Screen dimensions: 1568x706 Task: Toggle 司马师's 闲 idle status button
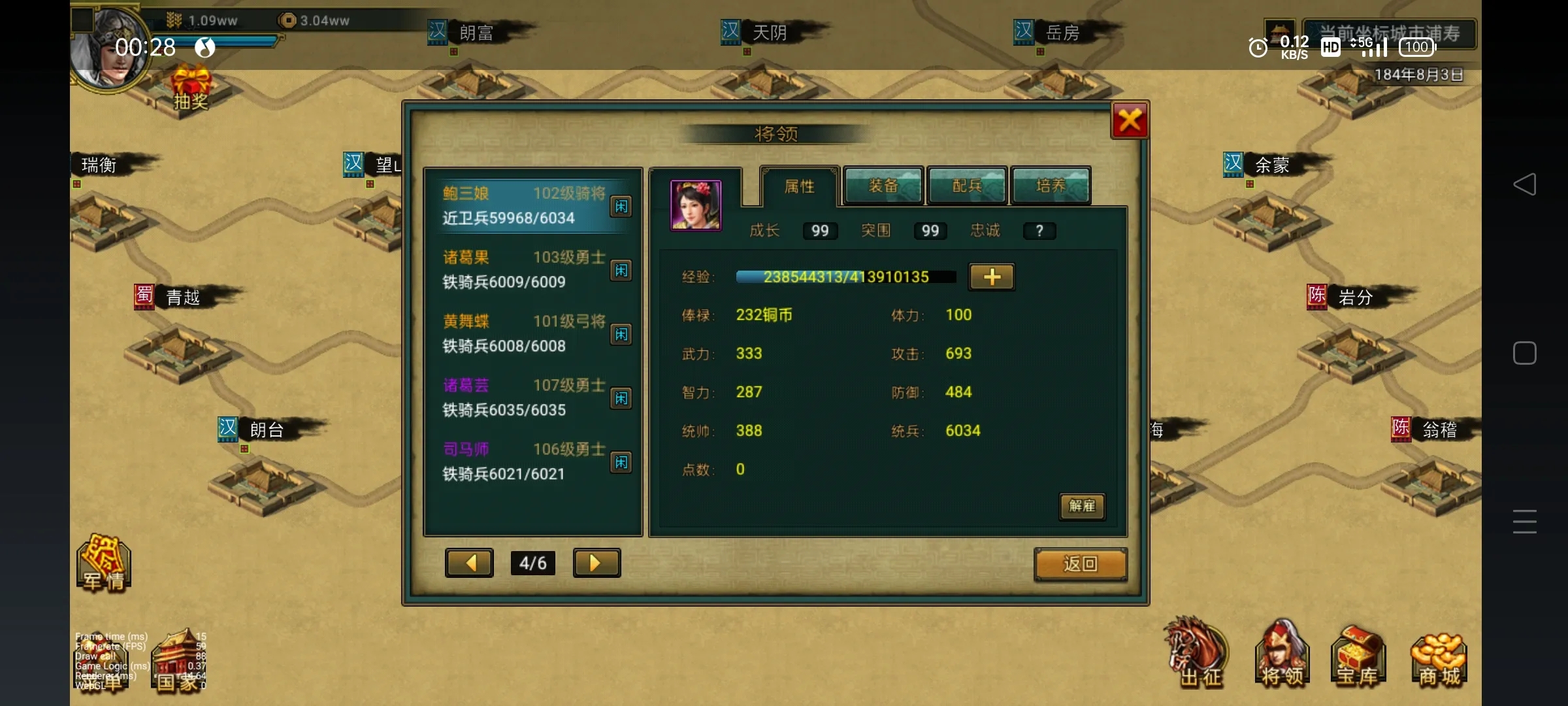621,462
